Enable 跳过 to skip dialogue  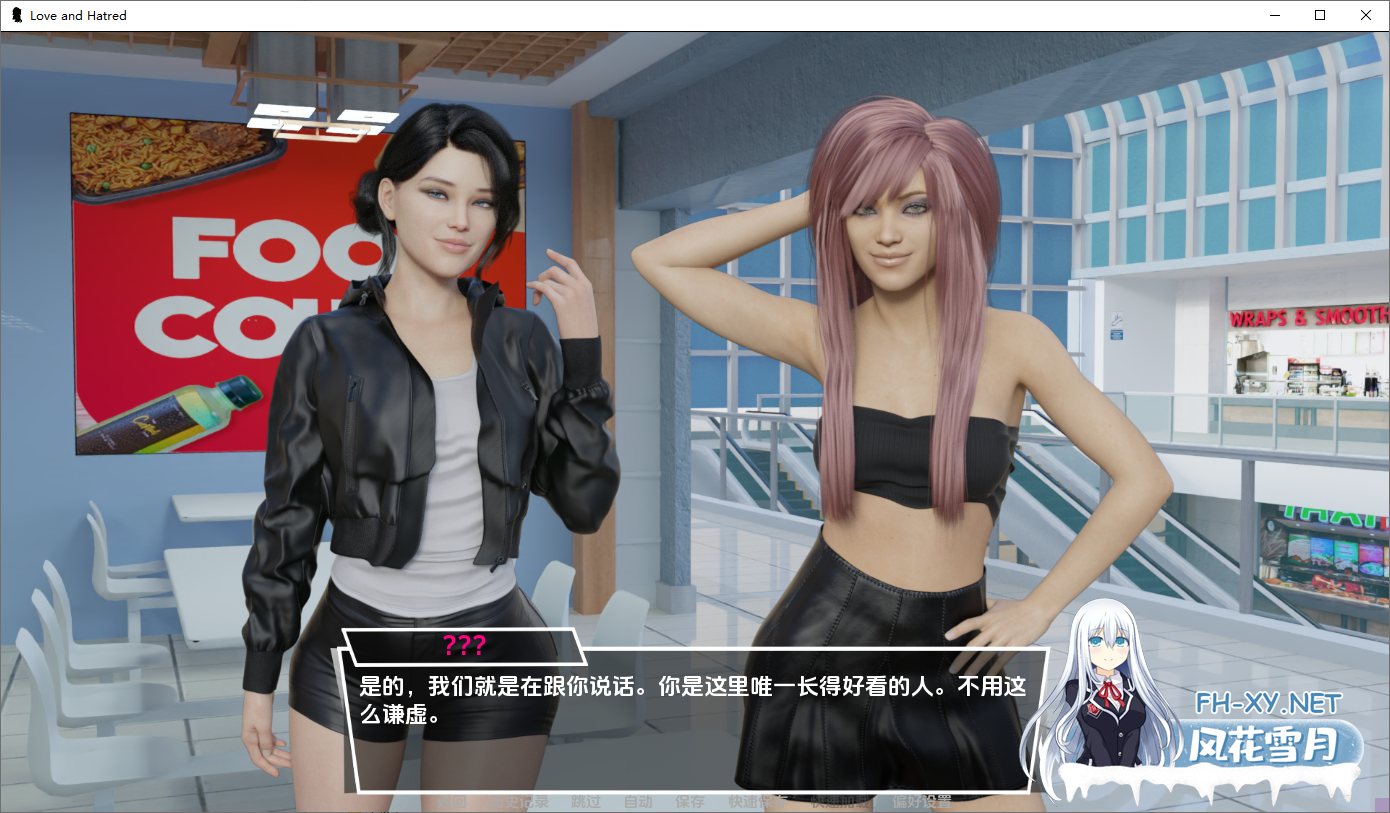pos(586,801)
